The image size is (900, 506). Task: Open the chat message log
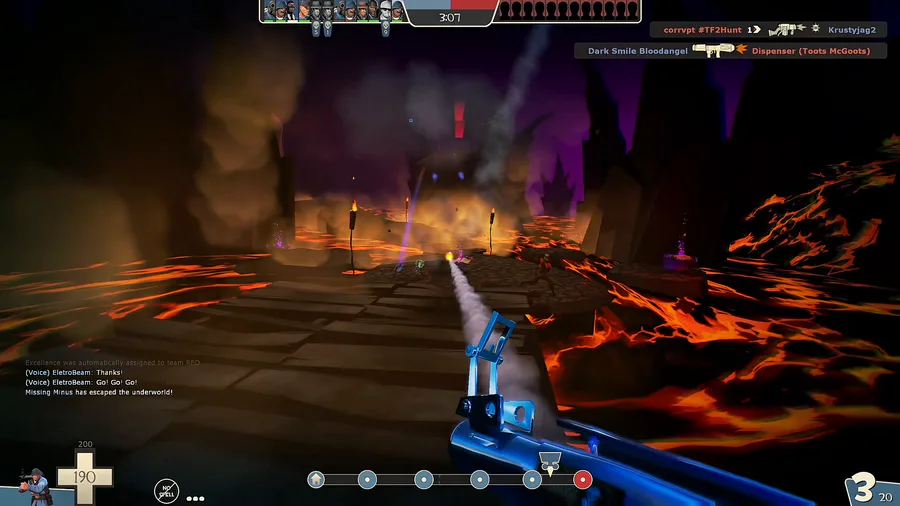(x=100, y=377)
